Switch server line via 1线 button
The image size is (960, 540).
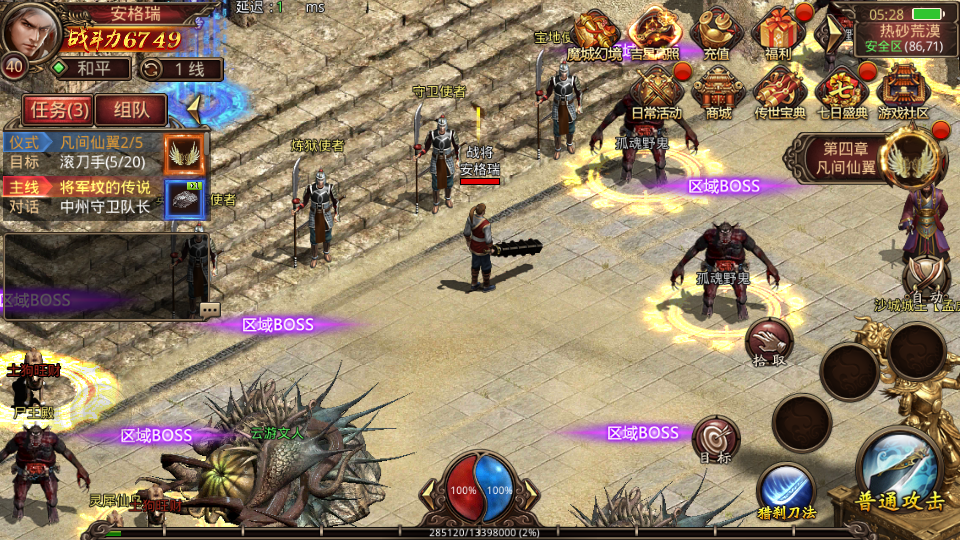(182, 69)
